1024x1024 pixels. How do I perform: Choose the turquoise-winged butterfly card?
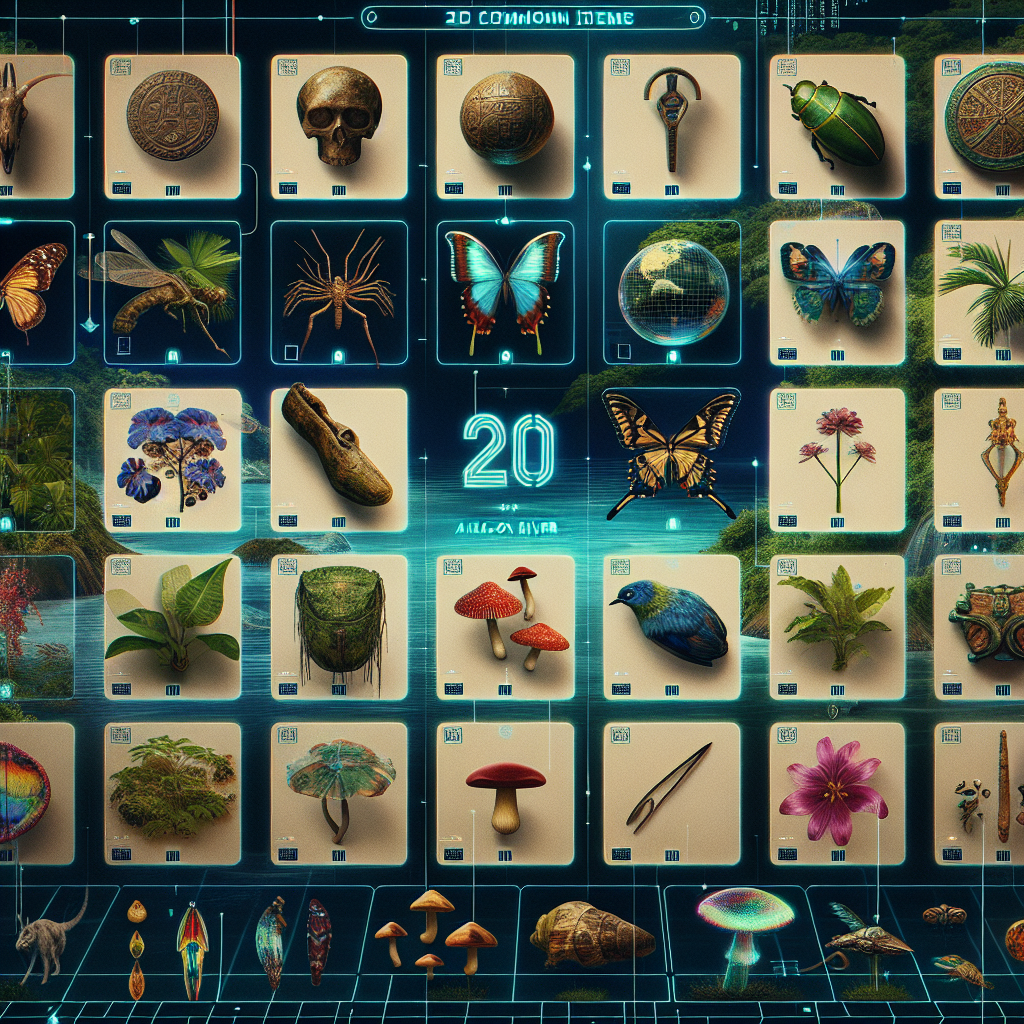coord(505,290)
